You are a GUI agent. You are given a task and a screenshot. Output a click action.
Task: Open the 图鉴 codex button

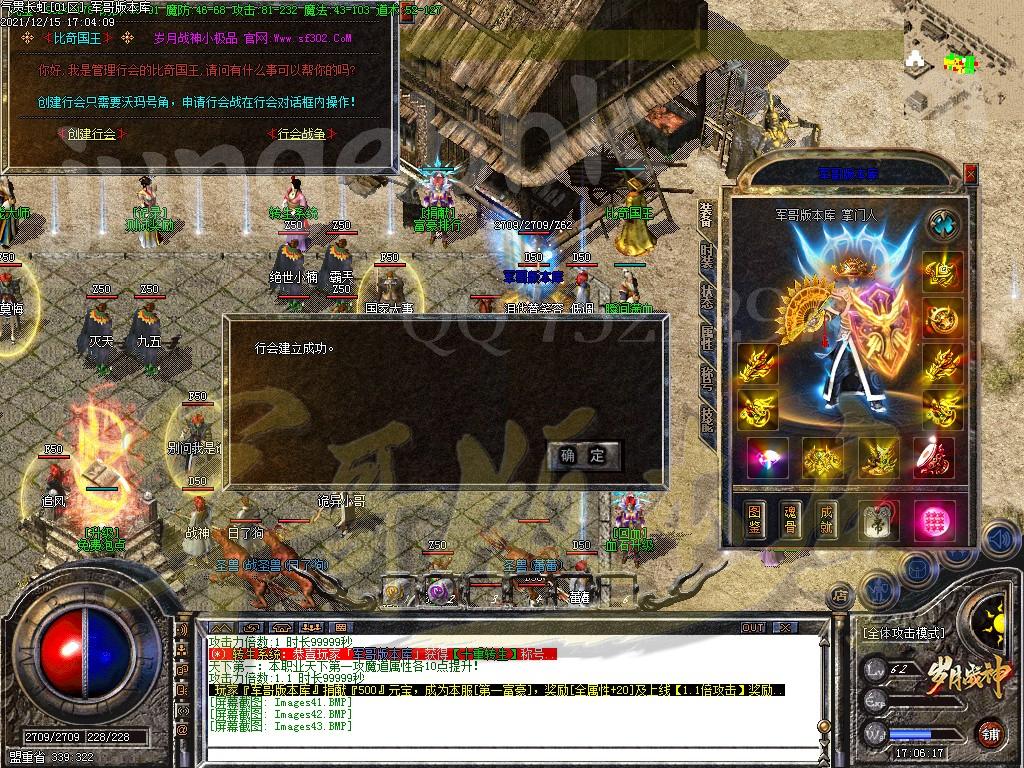tap(757, 518)
